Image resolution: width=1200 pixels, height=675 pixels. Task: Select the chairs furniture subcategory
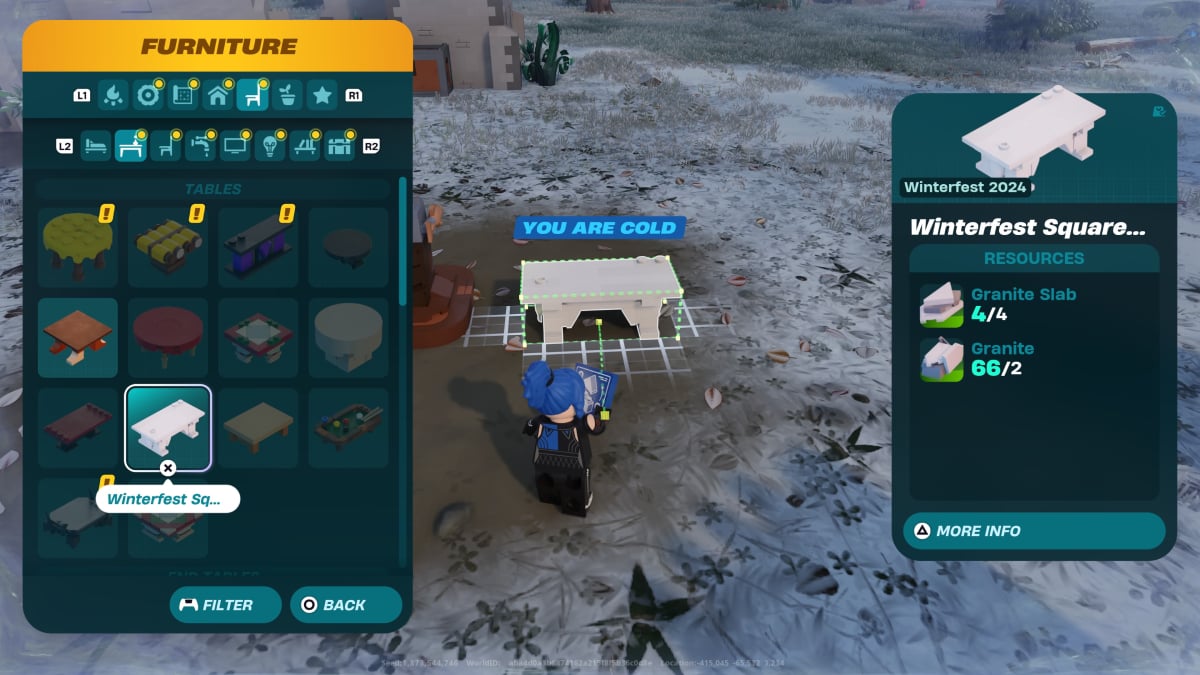166,146
